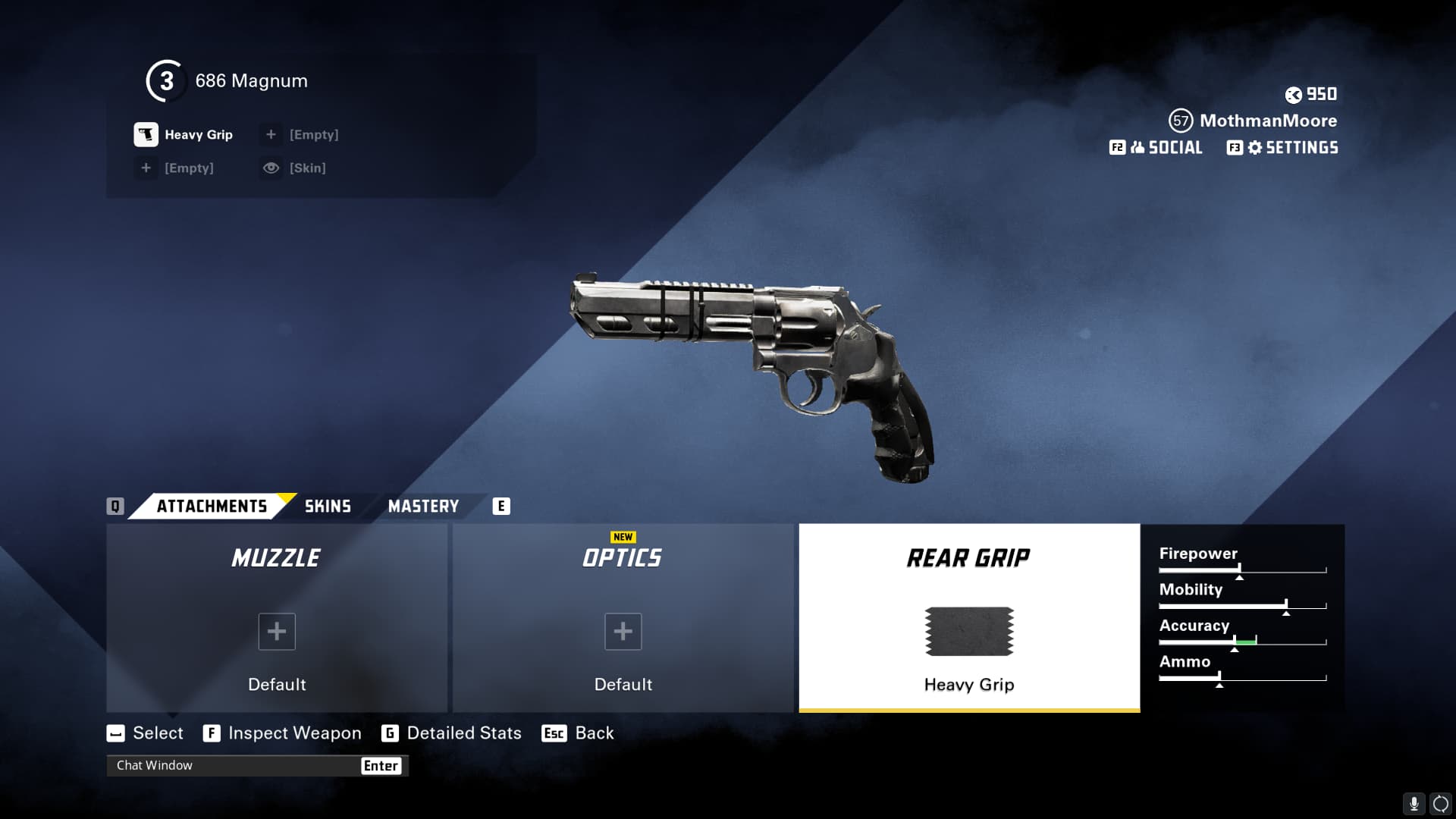Viewport: 1456px width, 819px height.
Task: Open the Mastery tab
Action: [423, 506]
